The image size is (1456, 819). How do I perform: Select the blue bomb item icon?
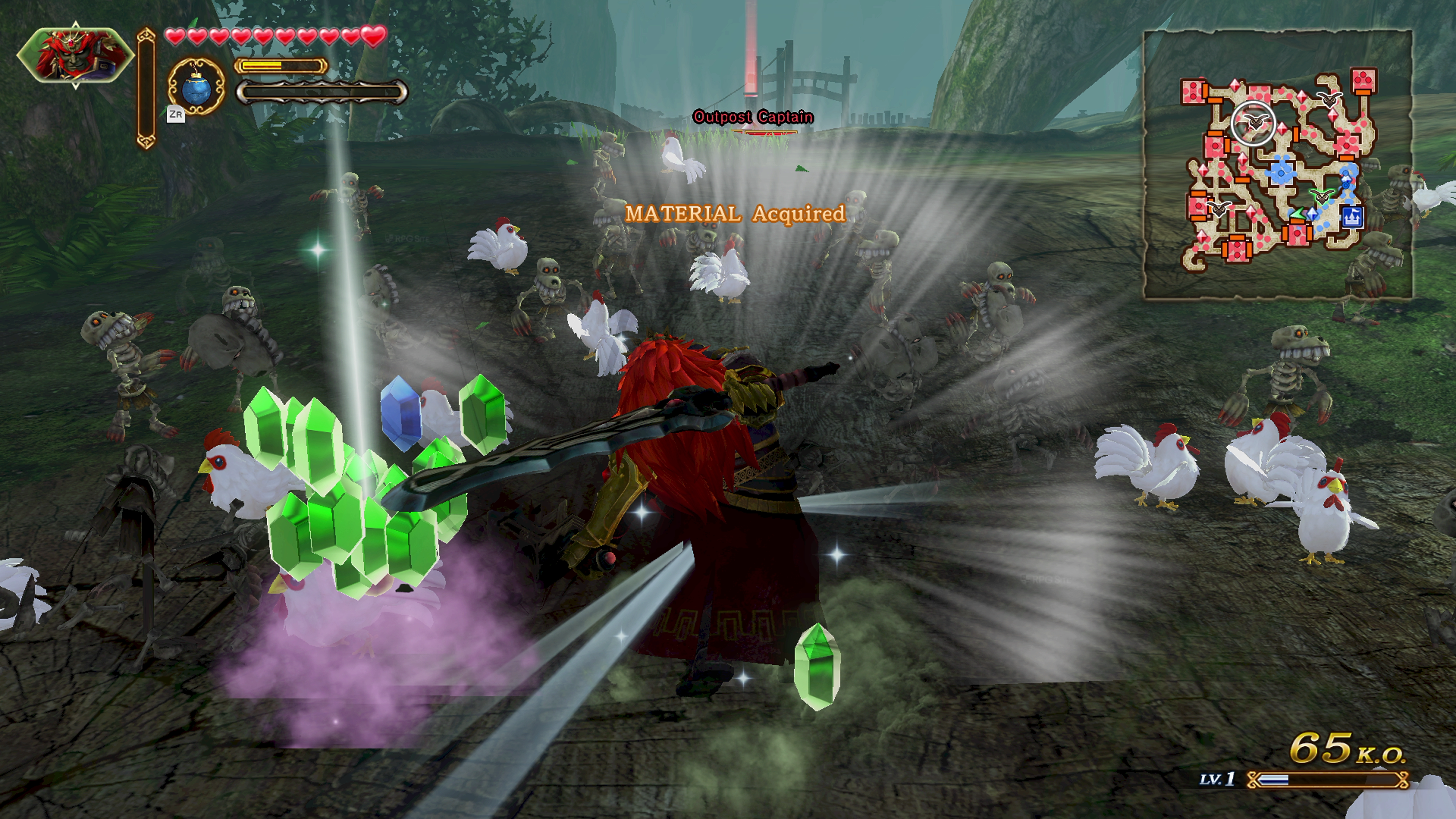(x=197, y=87)
